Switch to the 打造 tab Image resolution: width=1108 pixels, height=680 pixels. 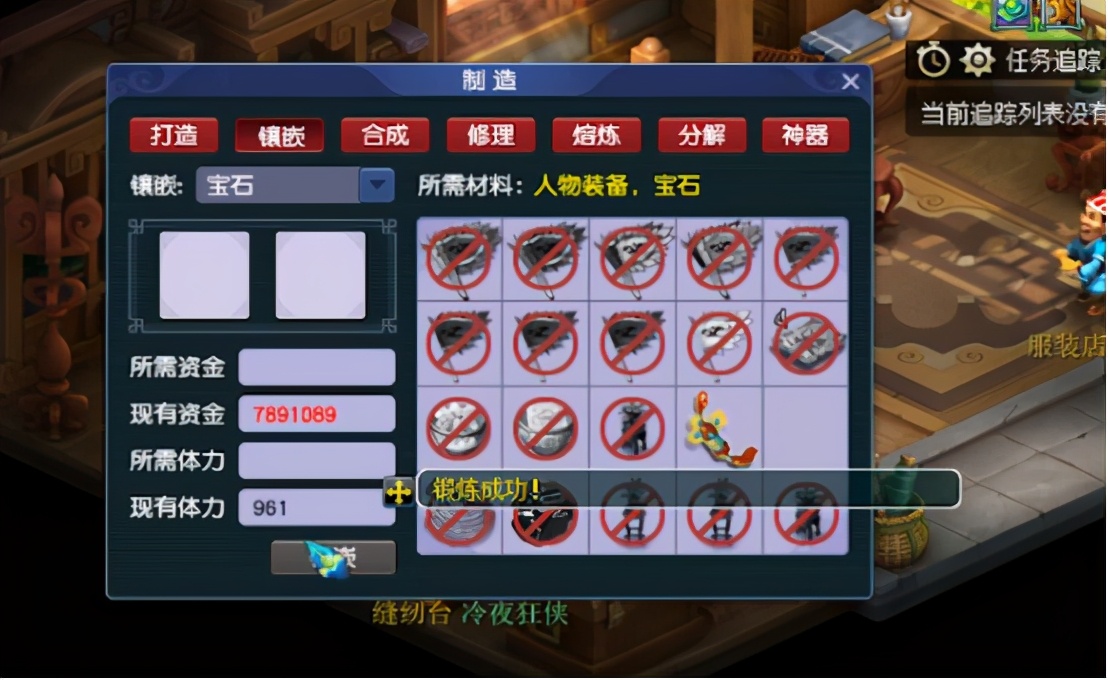pyautogui.click(x=174, y=135)
